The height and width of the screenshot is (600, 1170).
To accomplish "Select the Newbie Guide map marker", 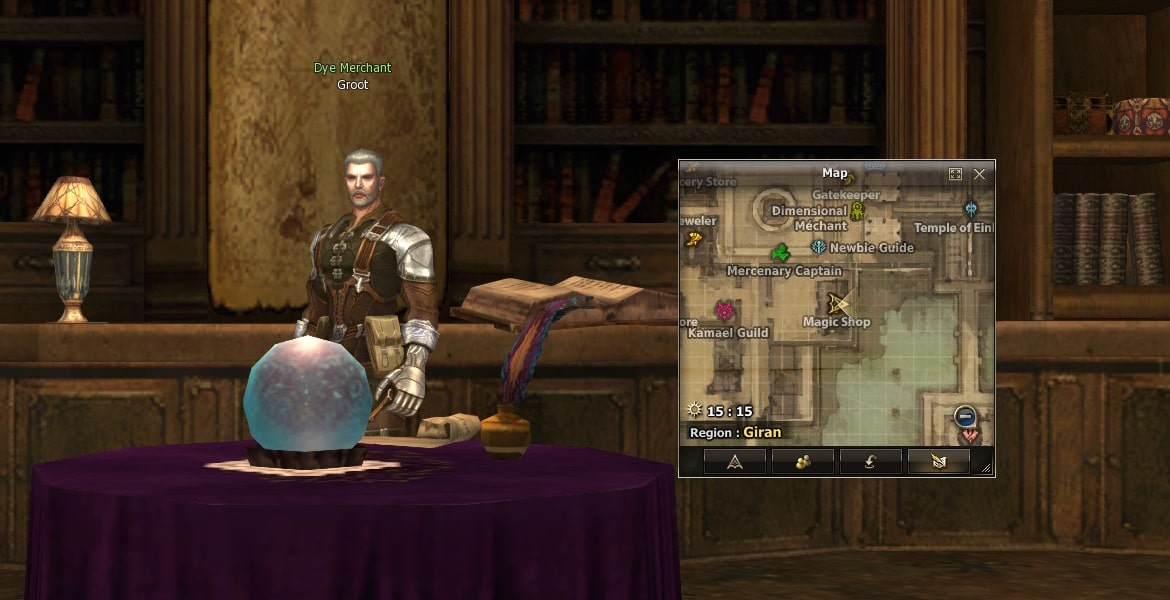I will (819, 247).
